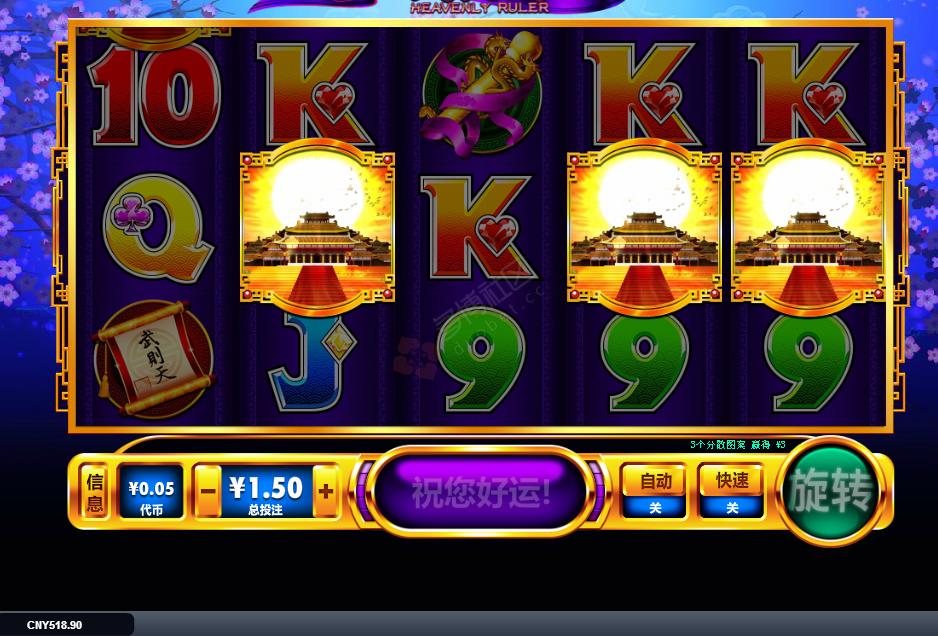Increase total bet with the plus button
This screenshot has width=938, height=636.
tap(325, 492)
